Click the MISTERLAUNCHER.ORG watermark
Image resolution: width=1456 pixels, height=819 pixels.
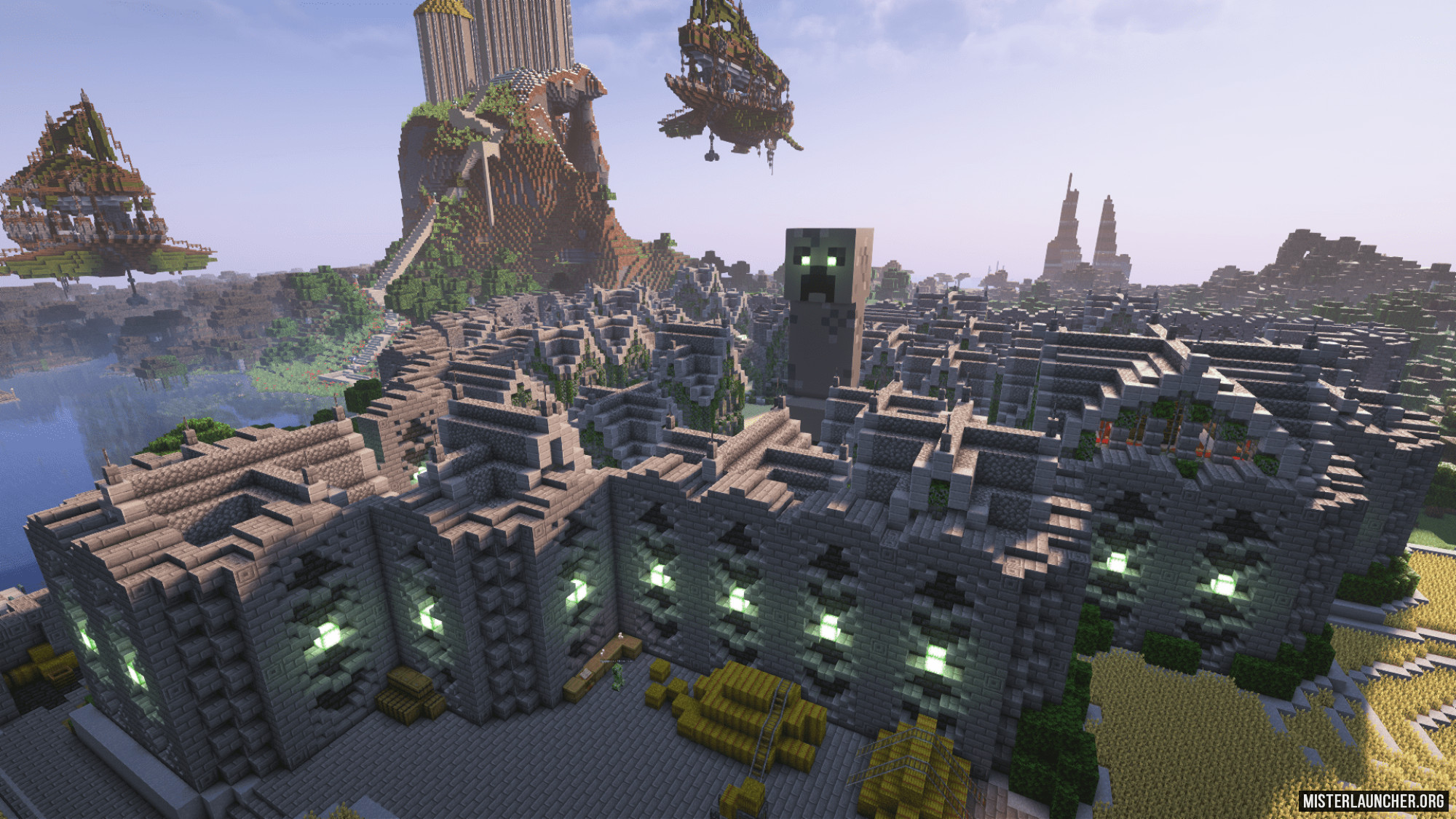click(x=1373, y=800)
